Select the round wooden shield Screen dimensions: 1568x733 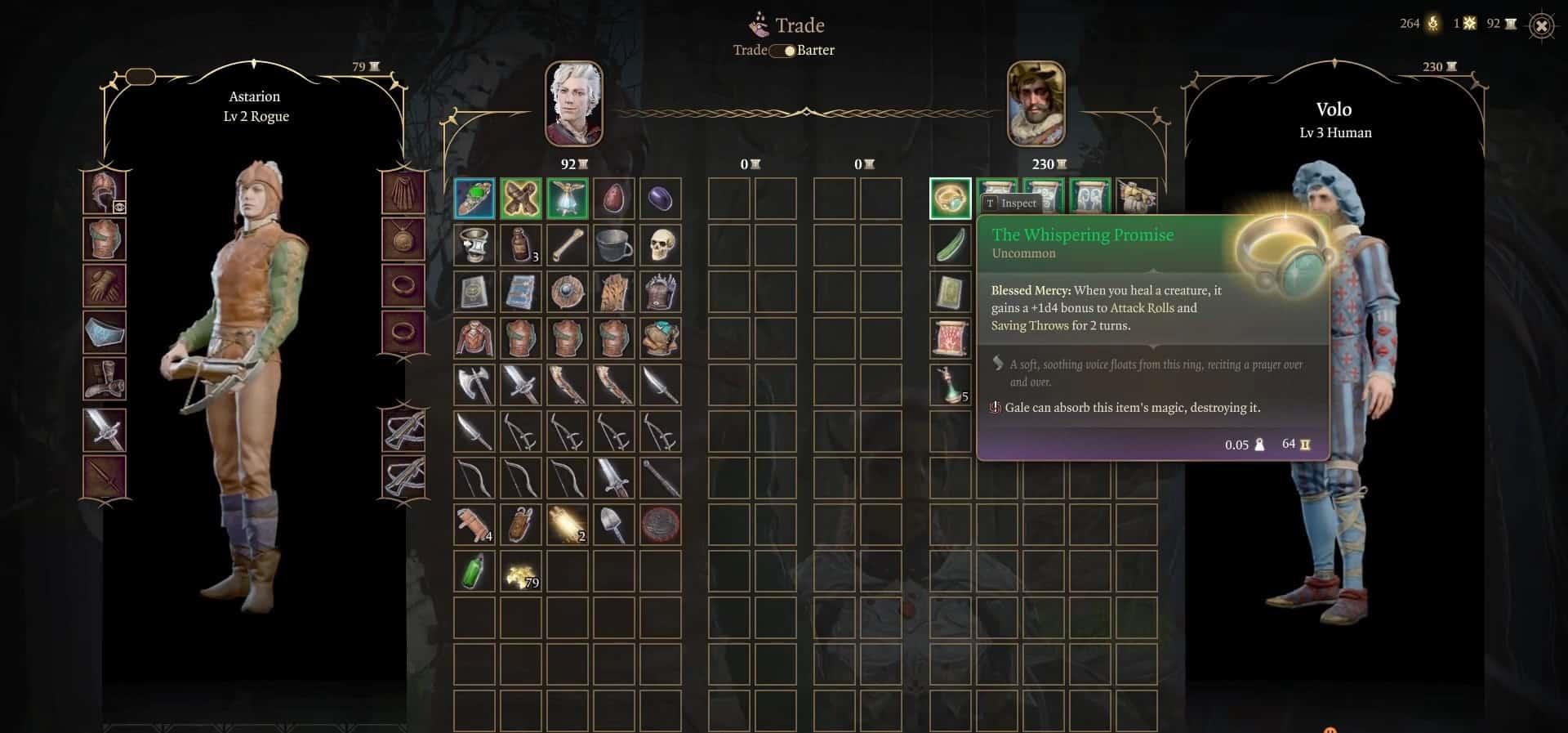(x=568, y=292)
